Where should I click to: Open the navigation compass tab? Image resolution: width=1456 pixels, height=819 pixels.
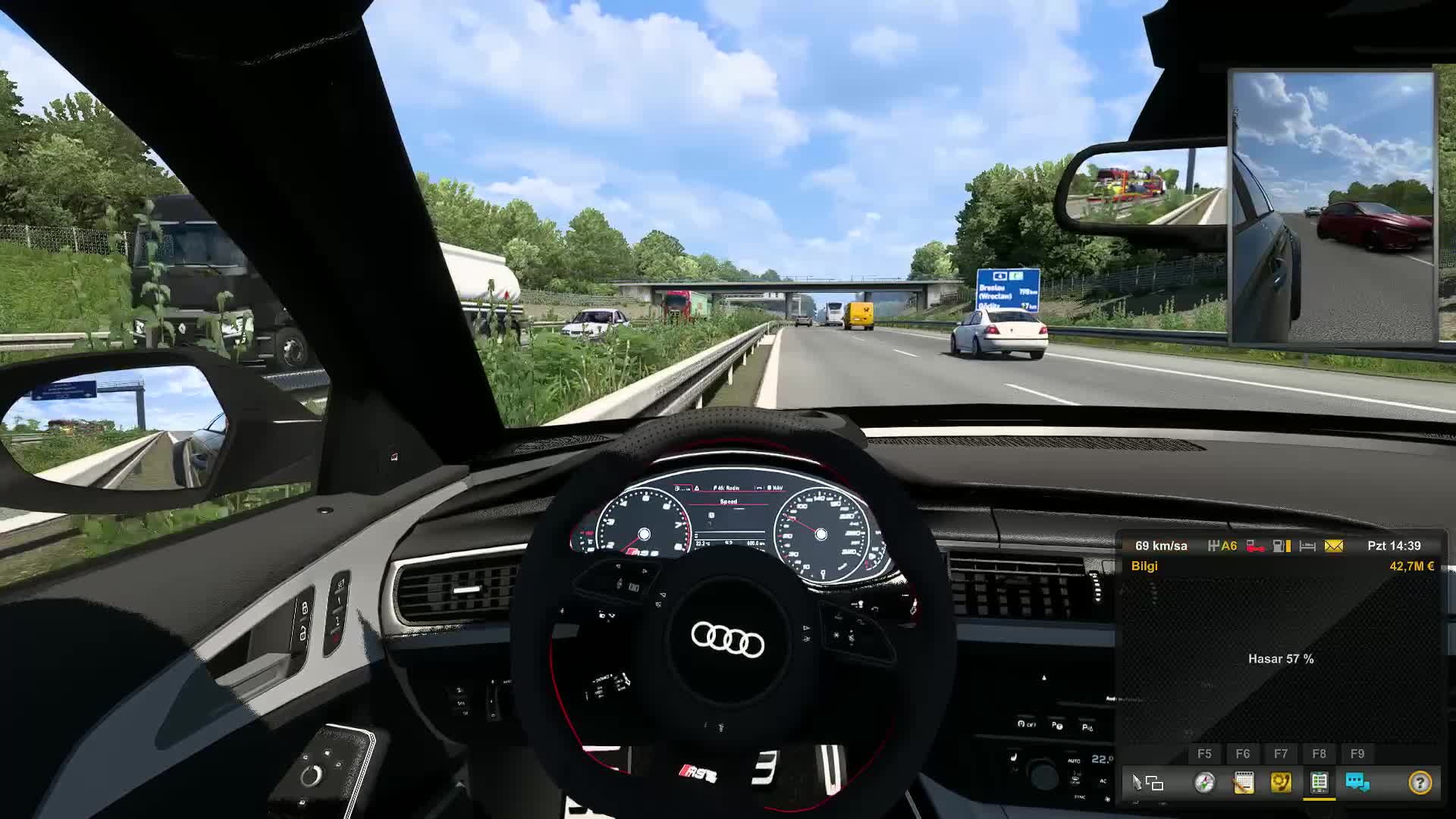1204,783
